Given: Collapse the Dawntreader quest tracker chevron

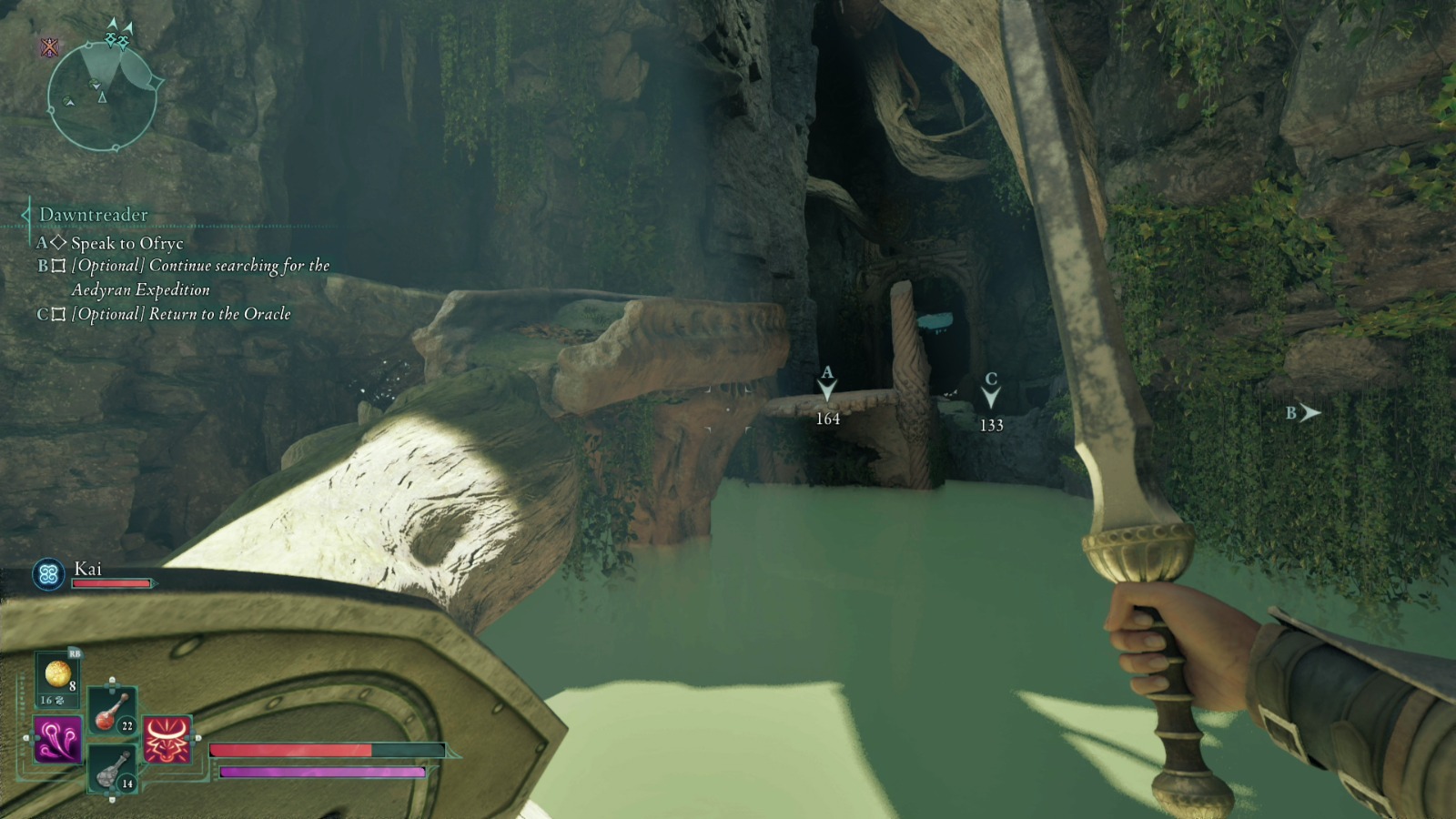Looking at the screenshot, I should point(23,214).
